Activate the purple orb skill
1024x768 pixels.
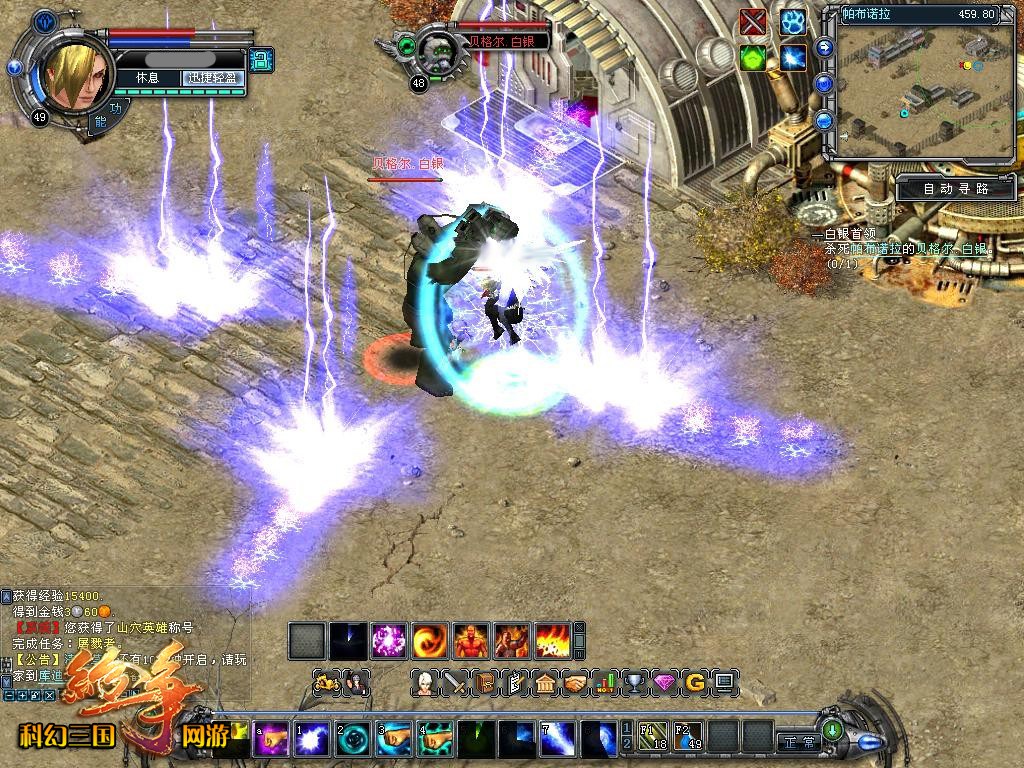pyautogui.click(x=389, y=639)
